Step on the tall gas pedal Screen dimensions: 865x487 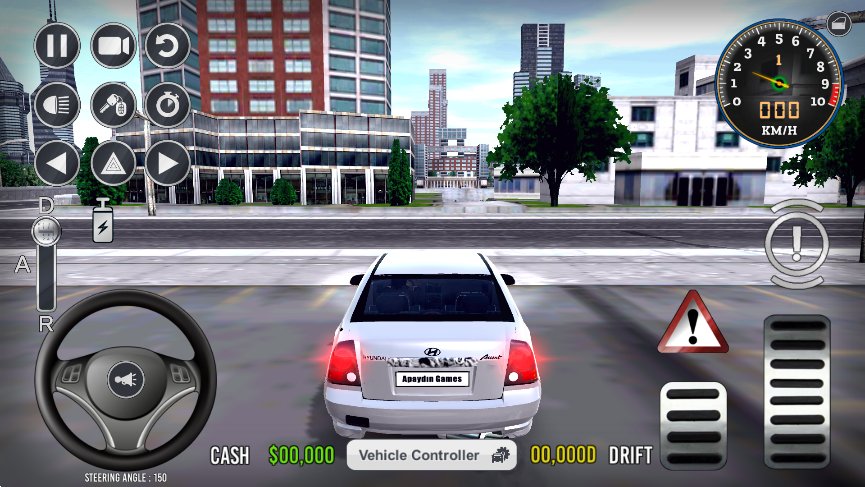pos(796,391)
